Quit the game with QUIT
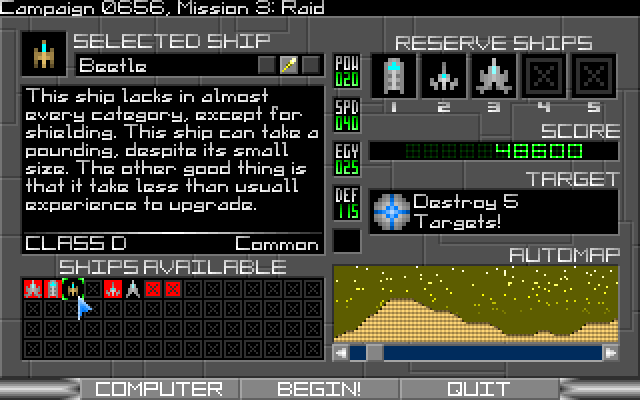640x400 pixels. (x=478, y=389)
